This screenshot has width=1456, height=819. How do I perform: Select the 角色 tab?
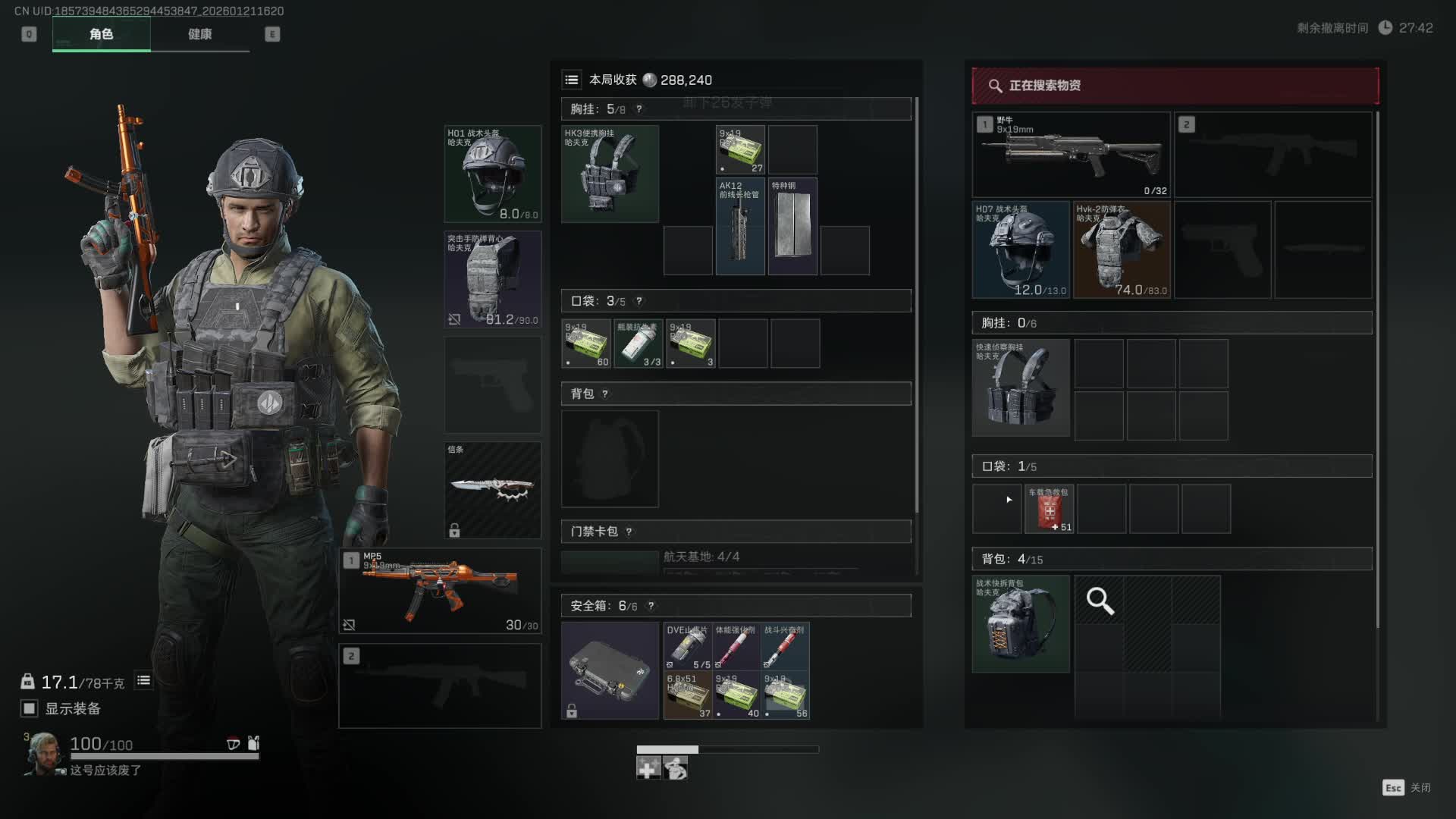[x=101, y=34]
